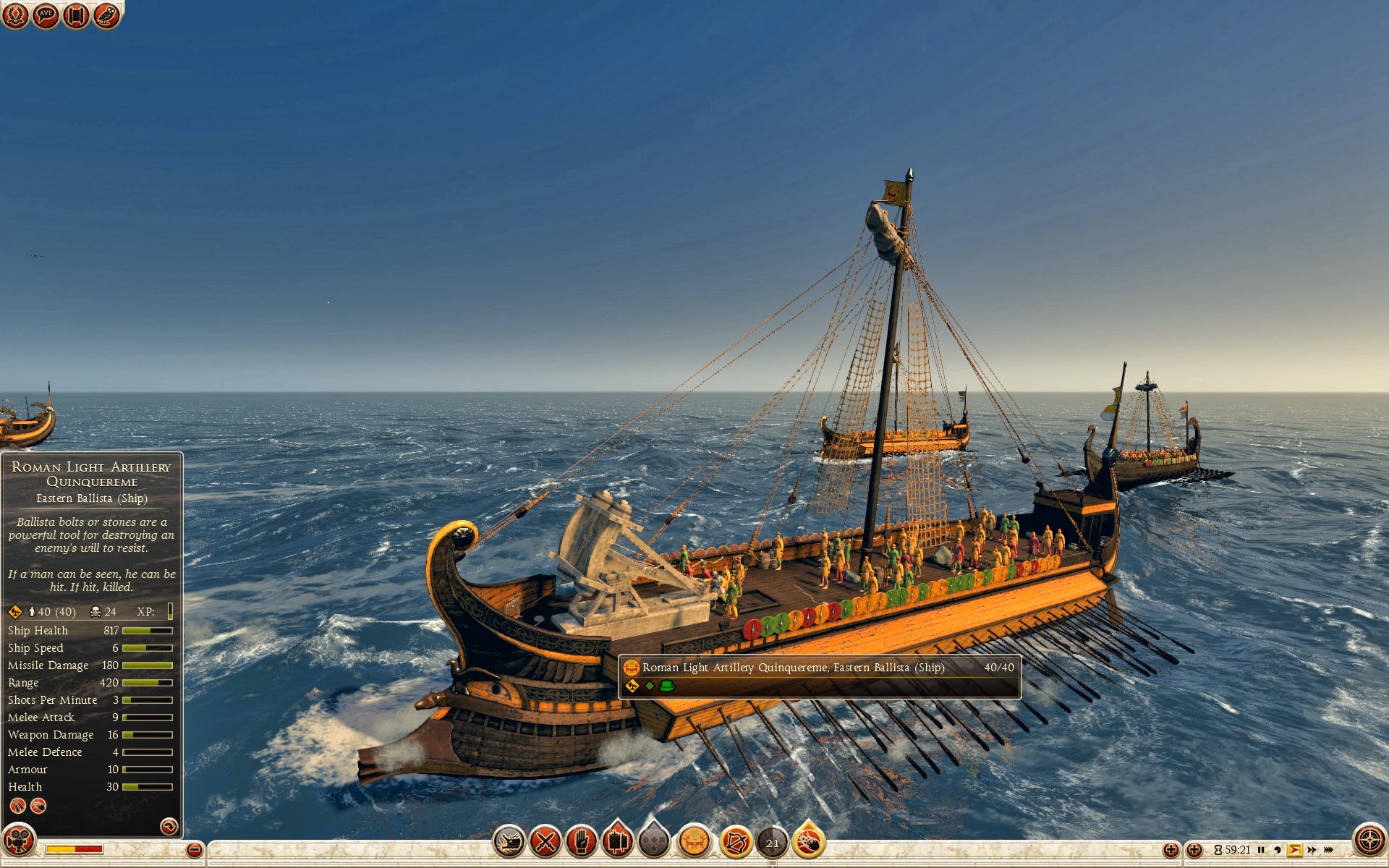Open the laurel wreath menu icon
This screenshot has height=868, width=1389.
coord(15,15)
